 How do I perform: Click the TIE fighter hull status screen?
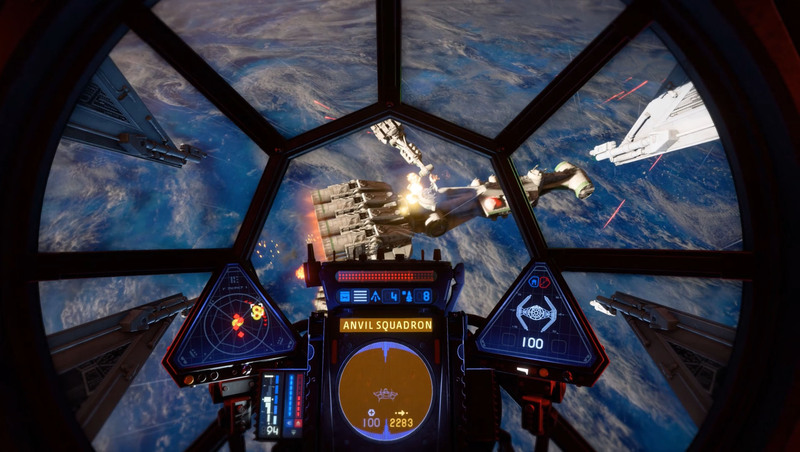click(x=537, y=319)
